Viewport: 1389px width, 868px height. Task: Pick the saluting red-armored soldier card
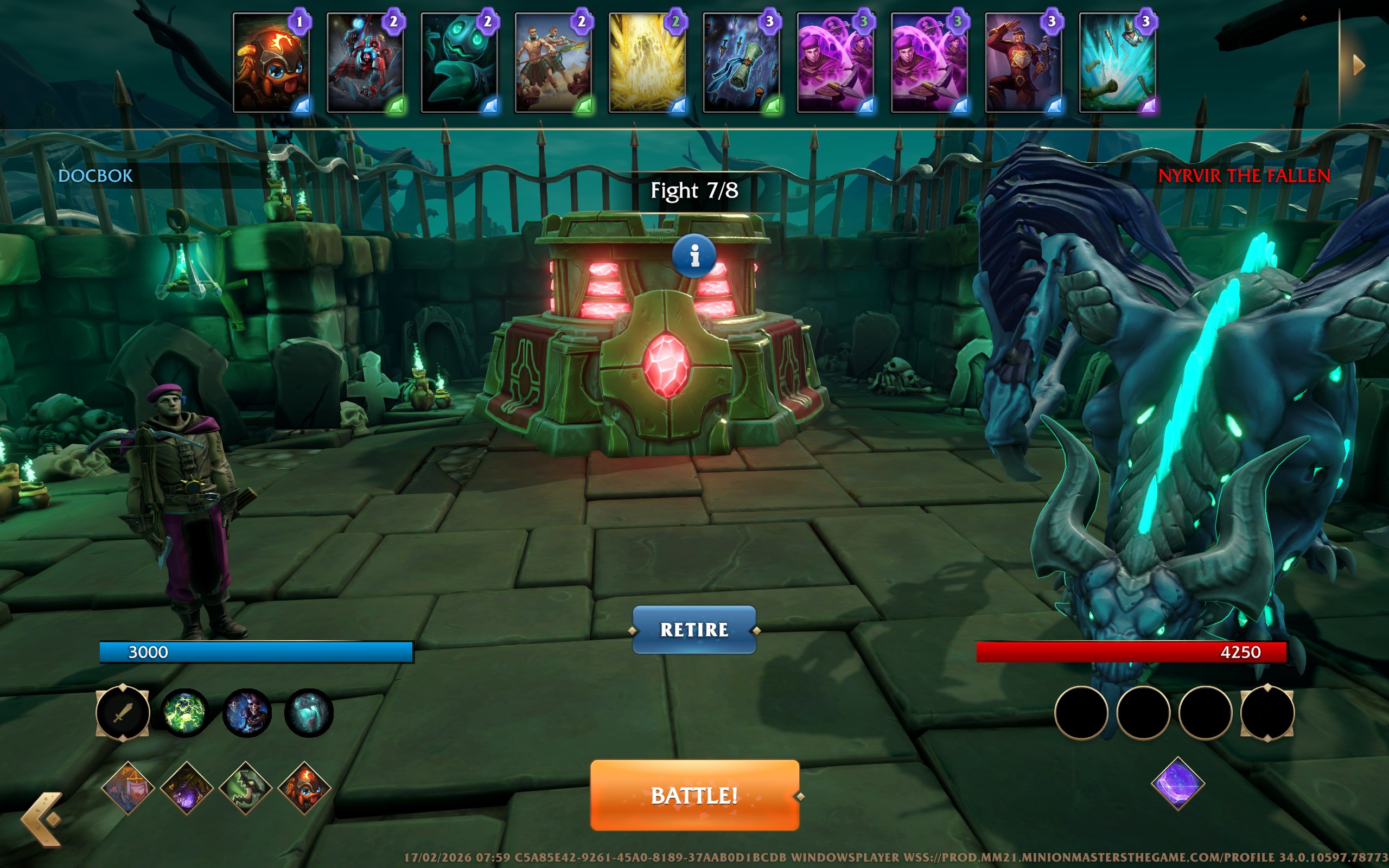coord(1024,62)
